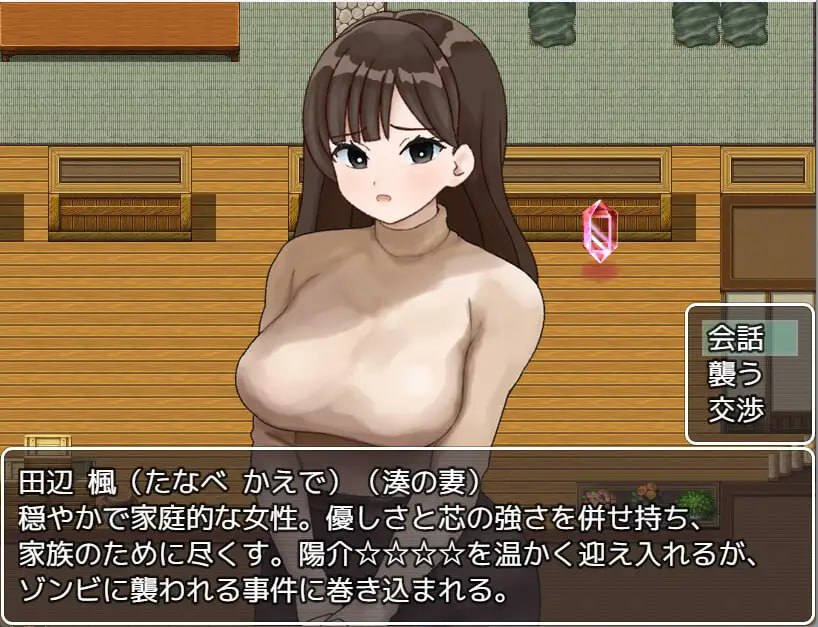Pick the 交渉 menu entry
The image size is (818, 627).
pyautogui.click(x=736, y=409)
